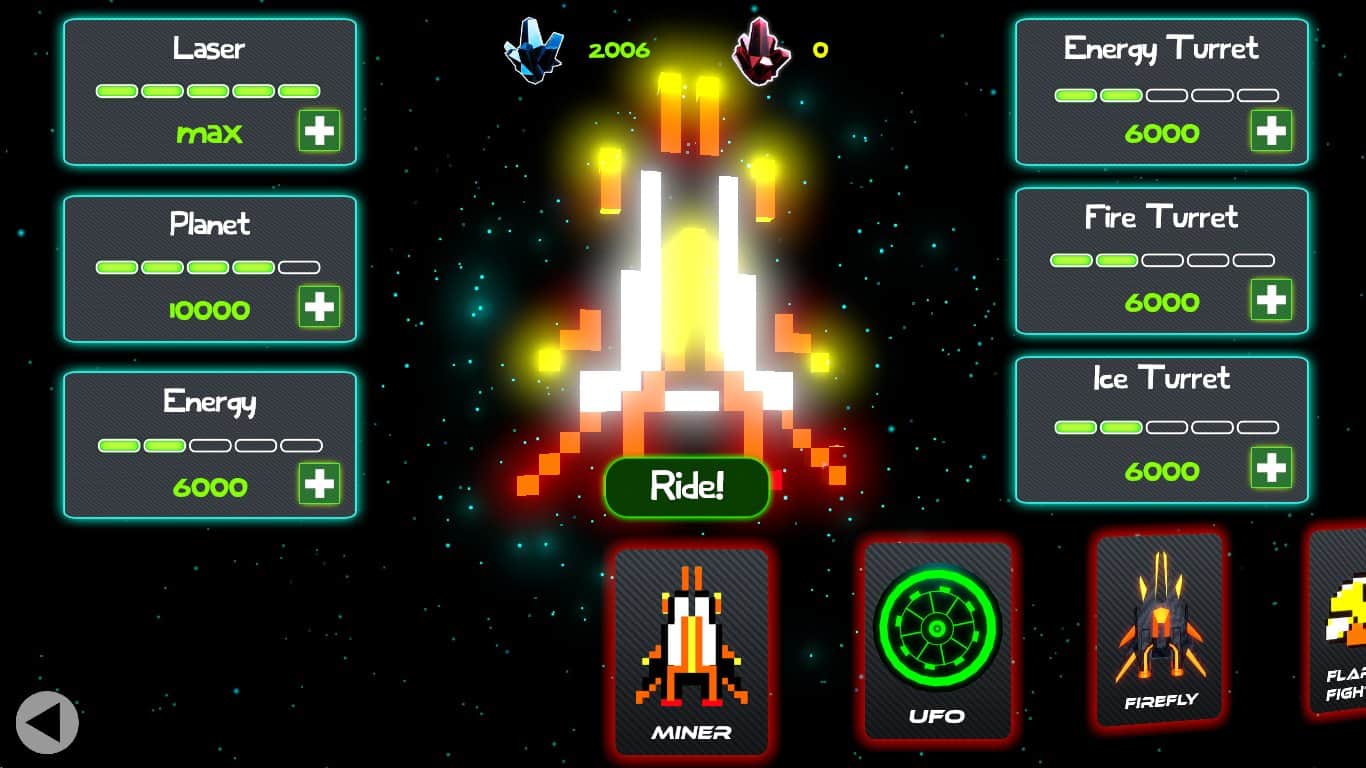Start the run with Ride!

[687, 487]
